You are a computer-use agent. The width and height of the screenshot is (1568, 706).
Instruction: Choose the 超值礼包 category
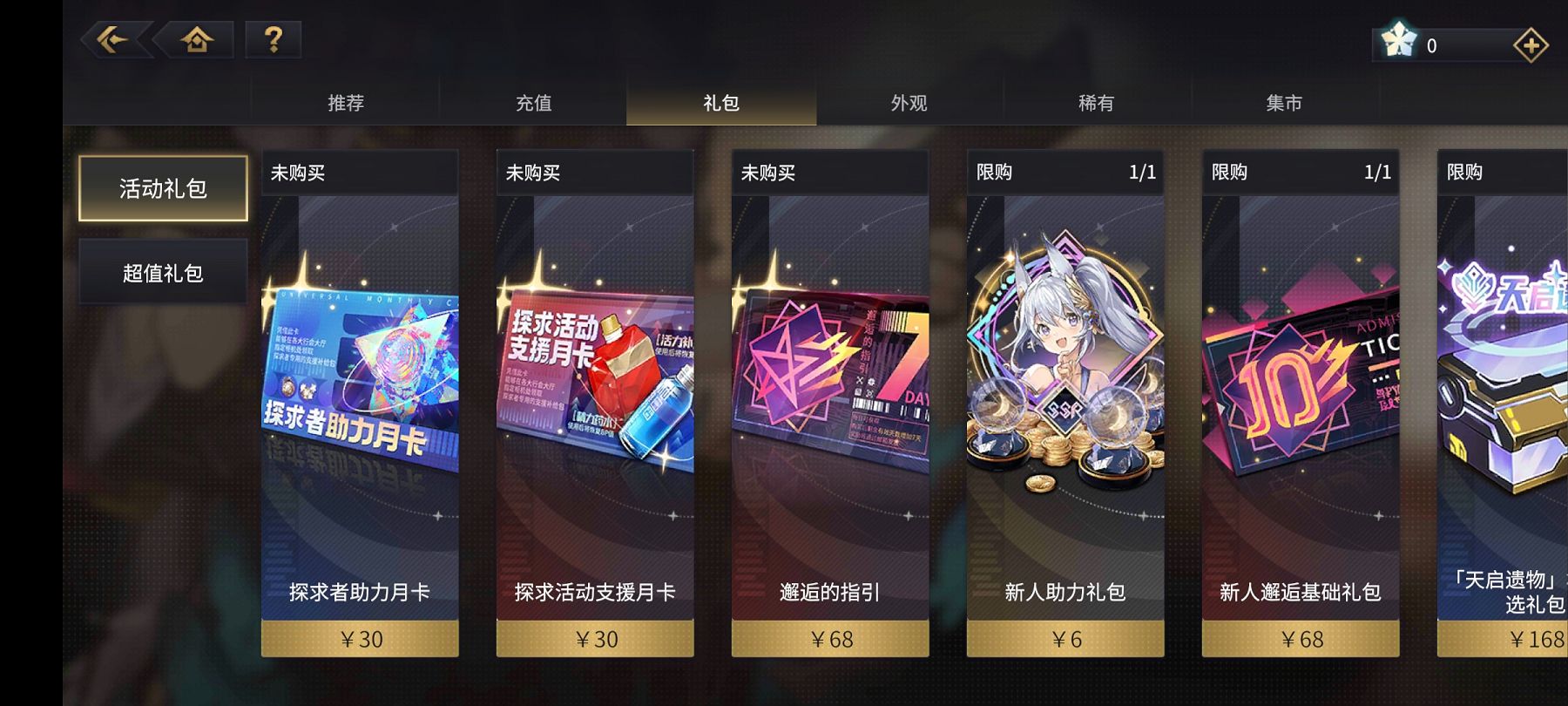point(163,273)
